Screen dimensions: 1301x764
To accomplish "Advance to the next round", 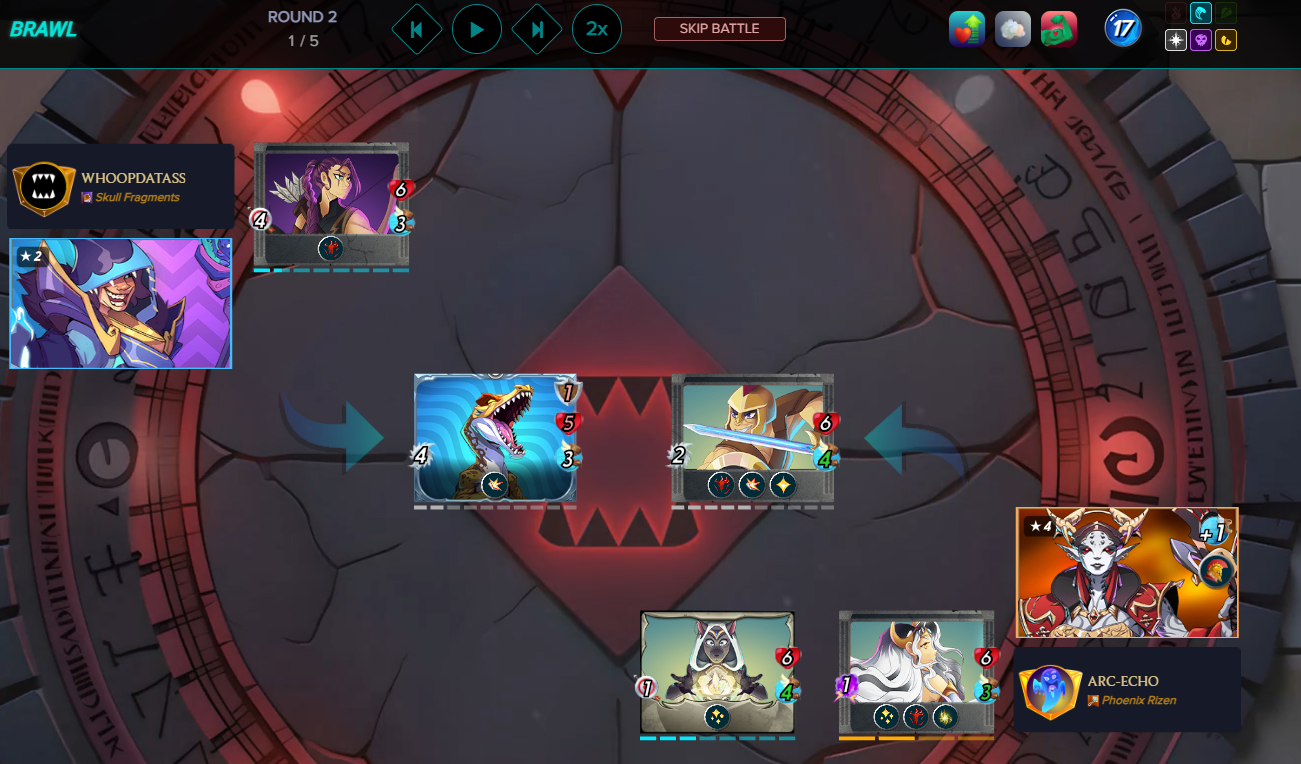I will 537,29.
